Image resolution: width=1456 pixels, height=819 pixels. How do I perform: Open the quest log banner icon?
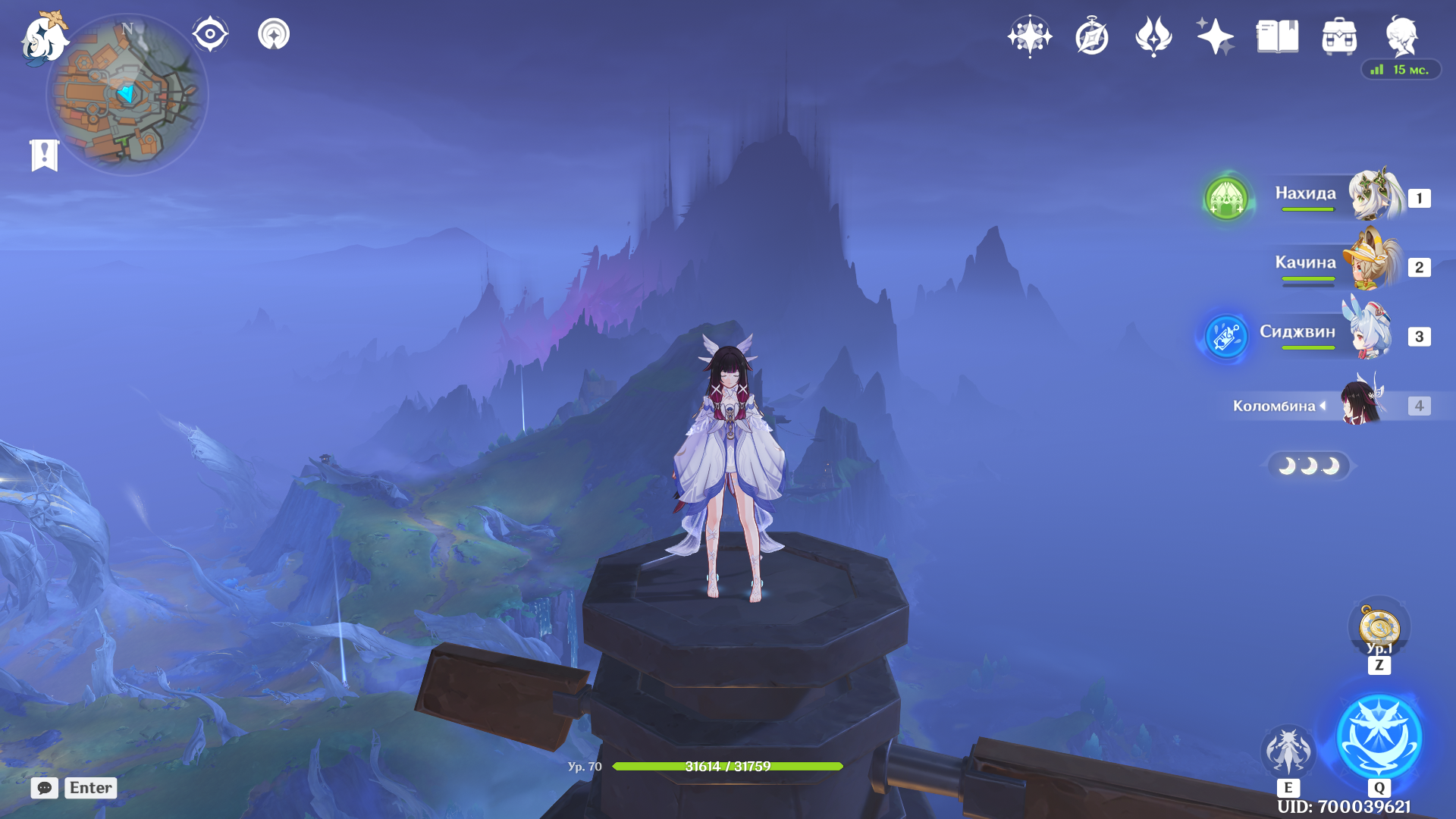point(45,155)
